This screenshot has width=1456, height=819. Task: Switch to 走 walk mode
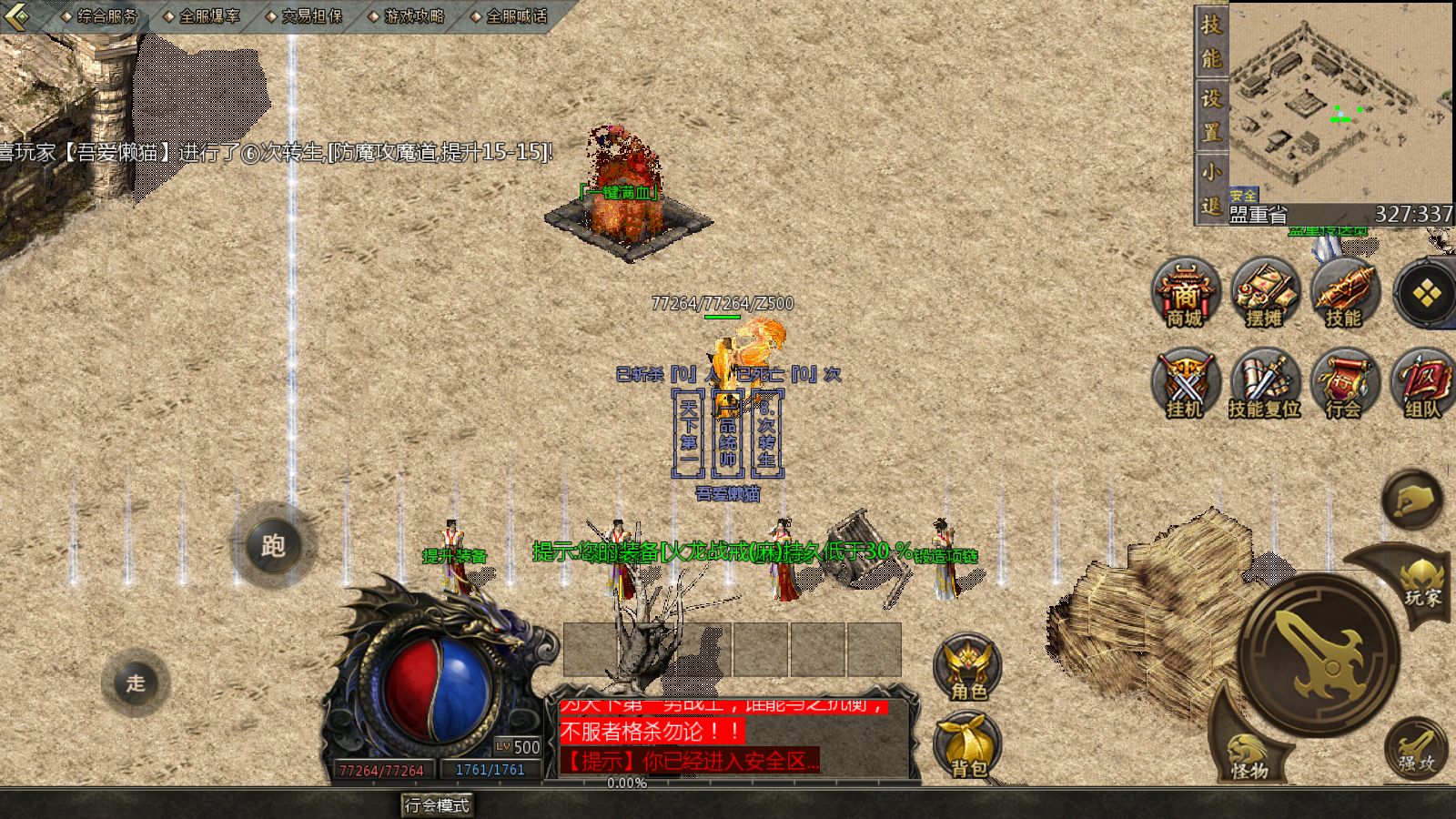[x=136, y=683]
